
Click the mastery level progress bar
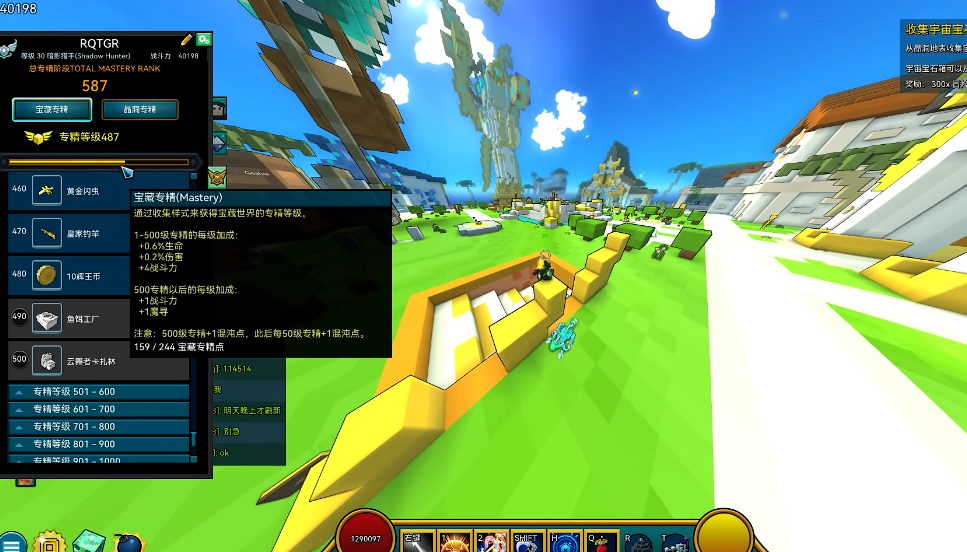(98, 162)
